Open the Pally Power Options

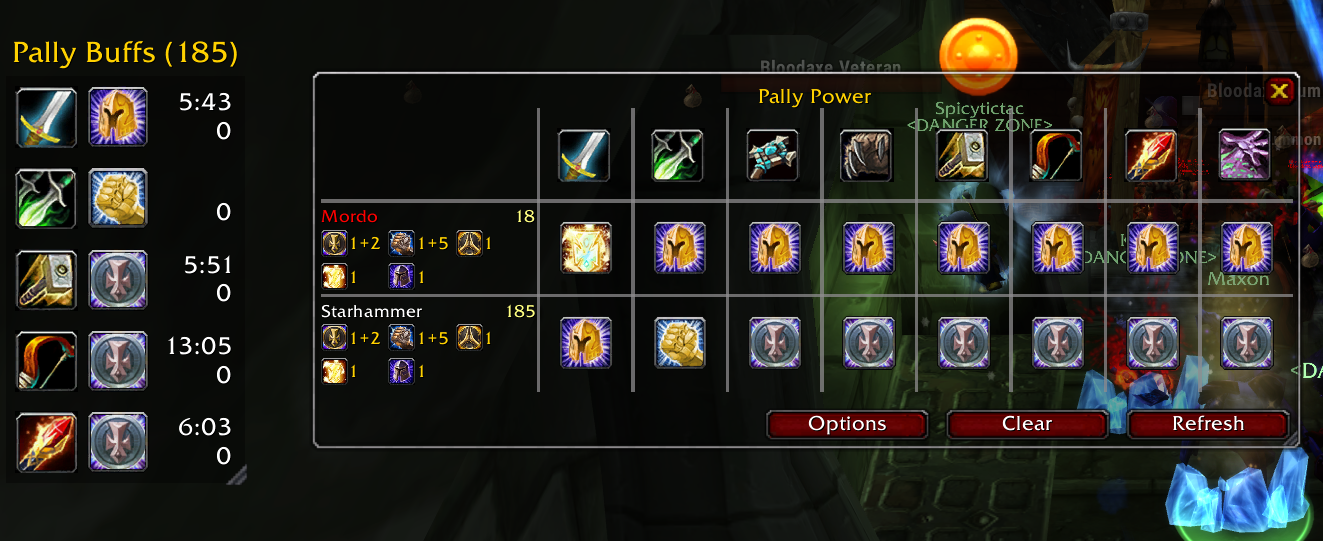coord(847,424)
